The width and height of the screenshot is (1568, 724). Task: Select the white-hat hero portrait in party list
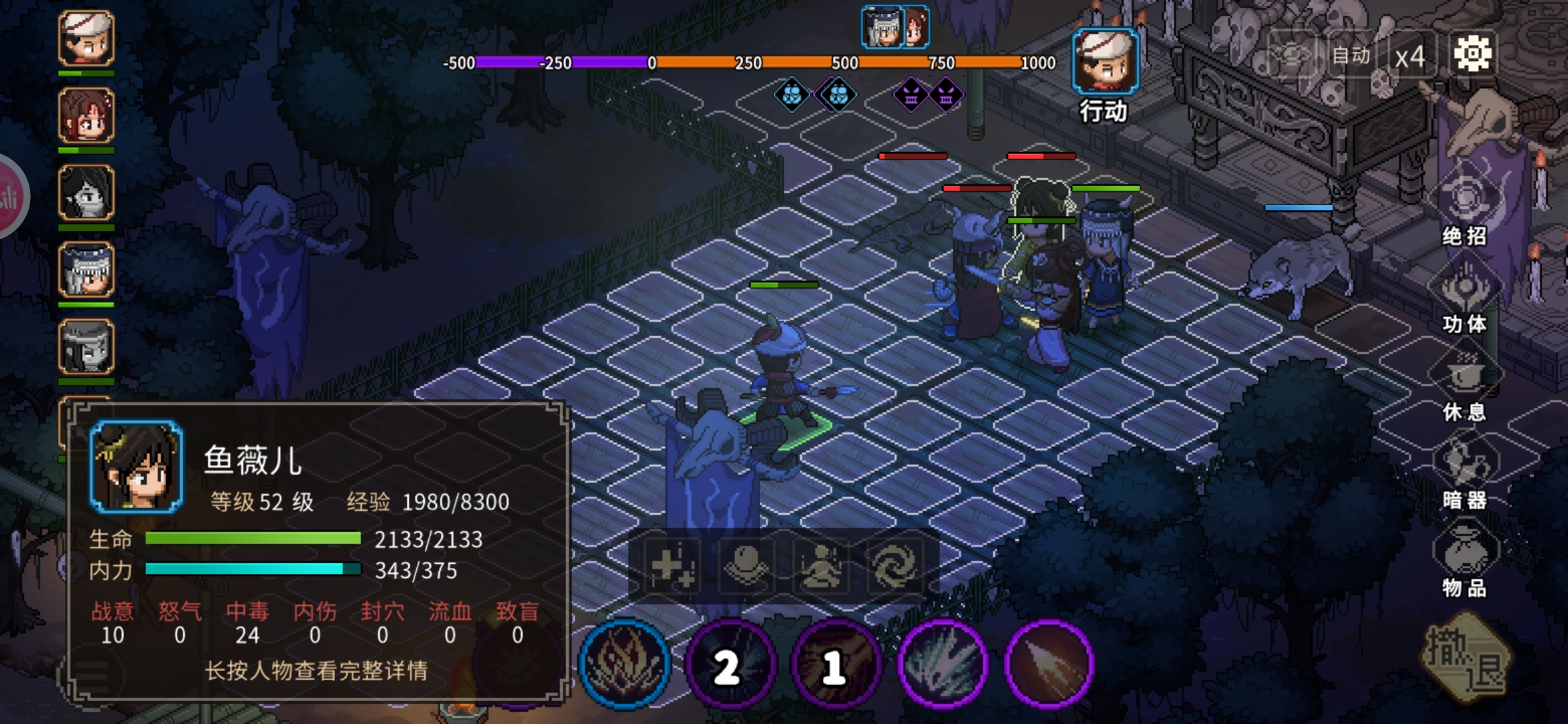tap(86, 38)
